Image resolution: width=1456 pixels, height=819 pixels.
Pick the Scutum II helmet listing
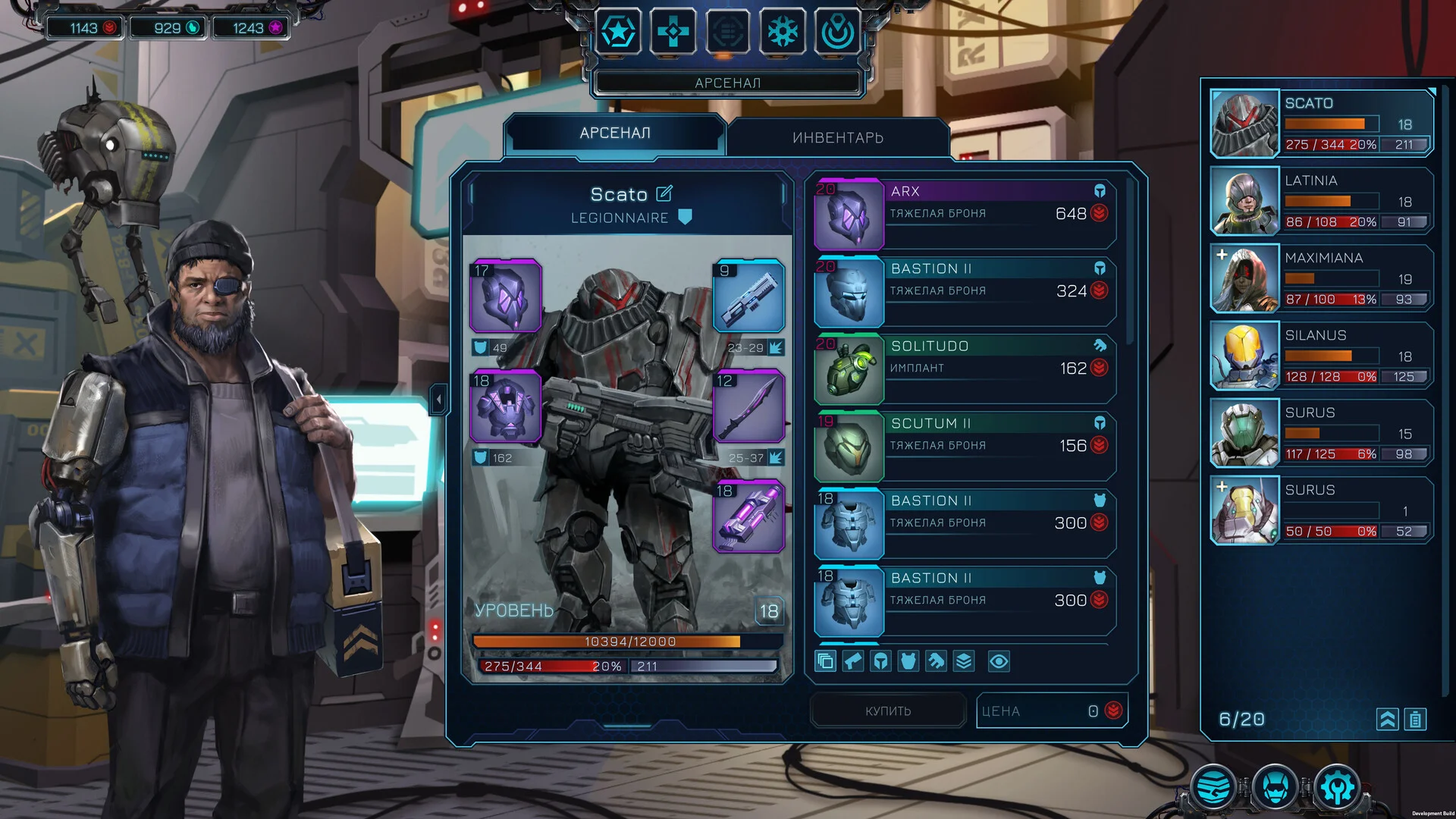point(964,446)
